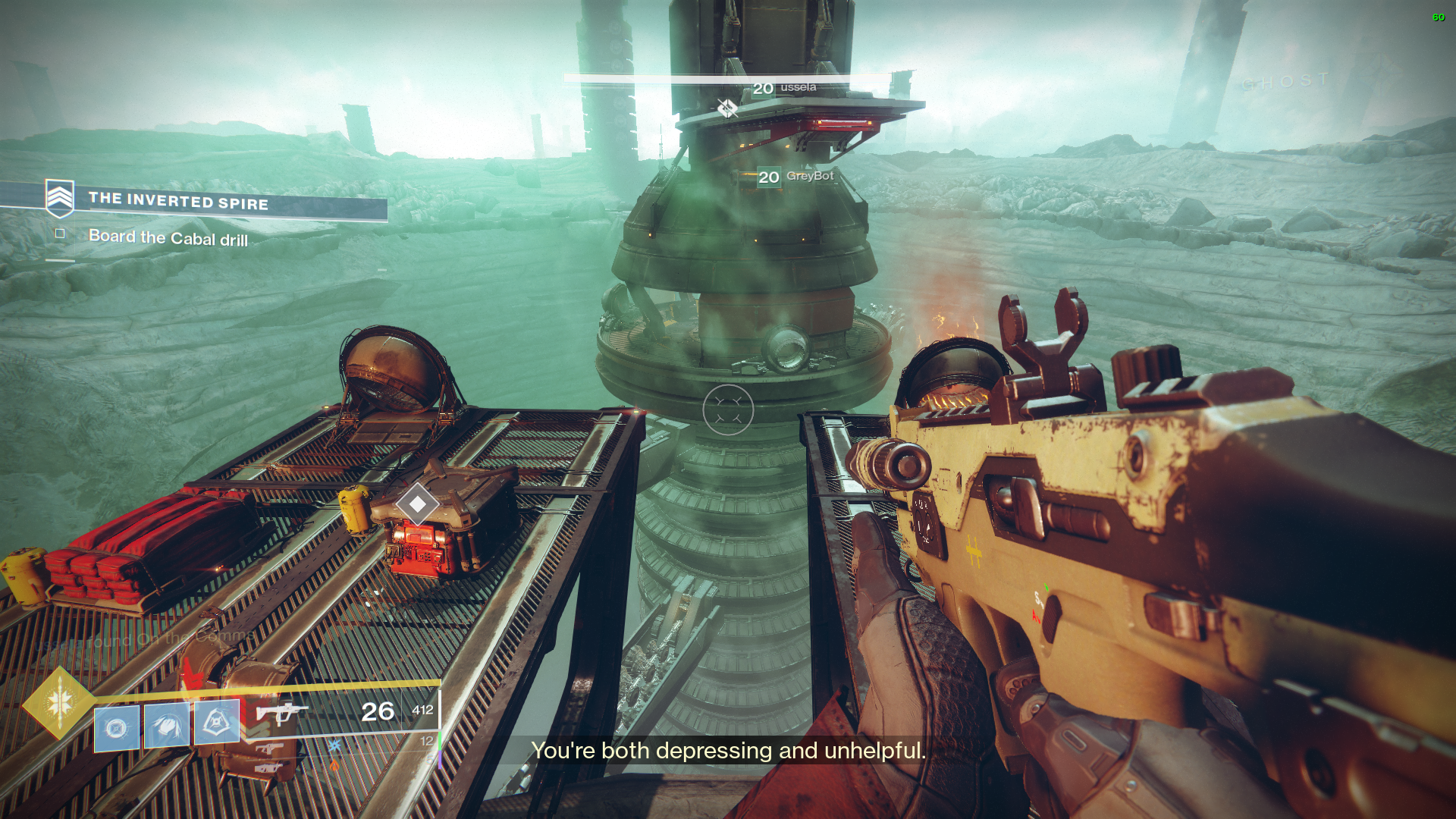
Task: Select the equipped auto rifle weapon icon
Action: click(281, 713)
